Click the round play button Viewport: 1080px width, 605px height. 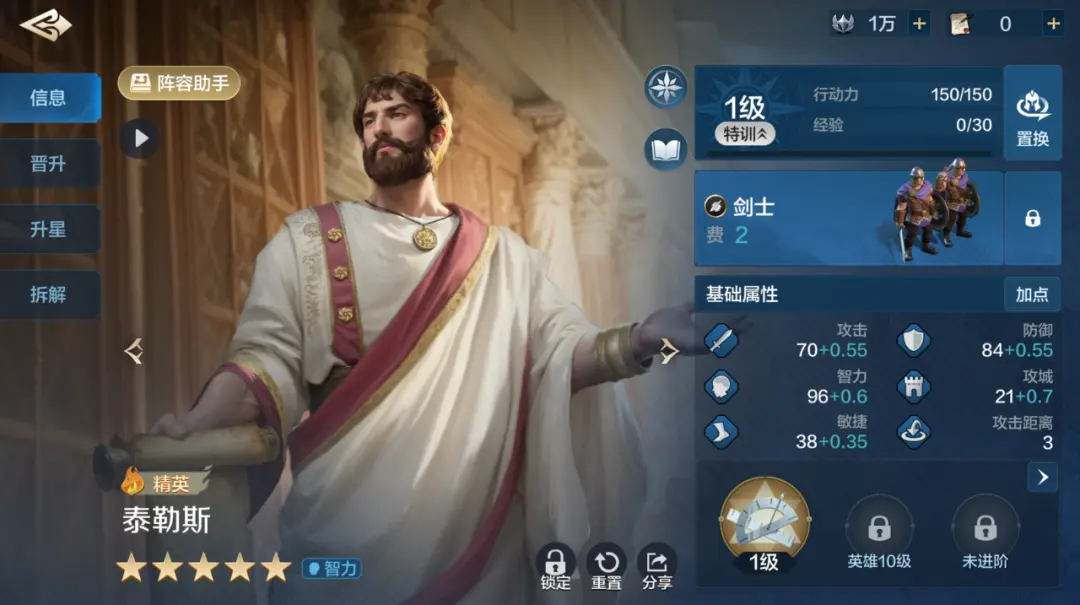(140, 138)
